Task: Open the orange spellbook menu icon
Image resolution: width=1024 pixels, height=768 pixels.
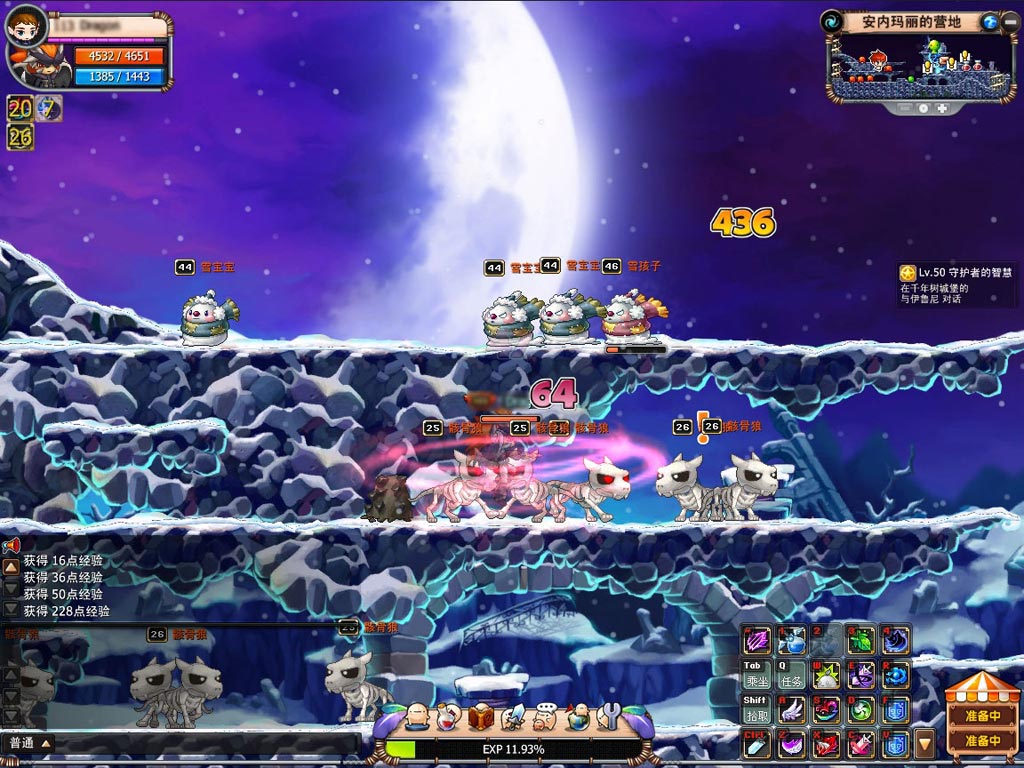Action: pyautogui.click(x=481, y=716)
